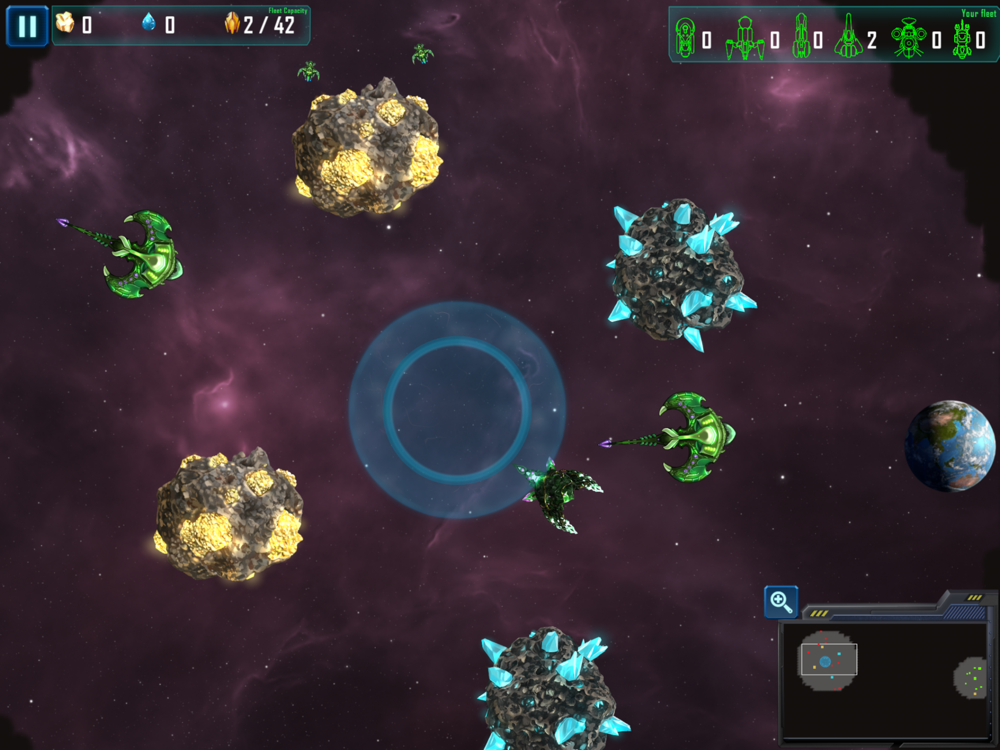
Task: Click the minimap's green-dotted area
Action: [969, 679]
